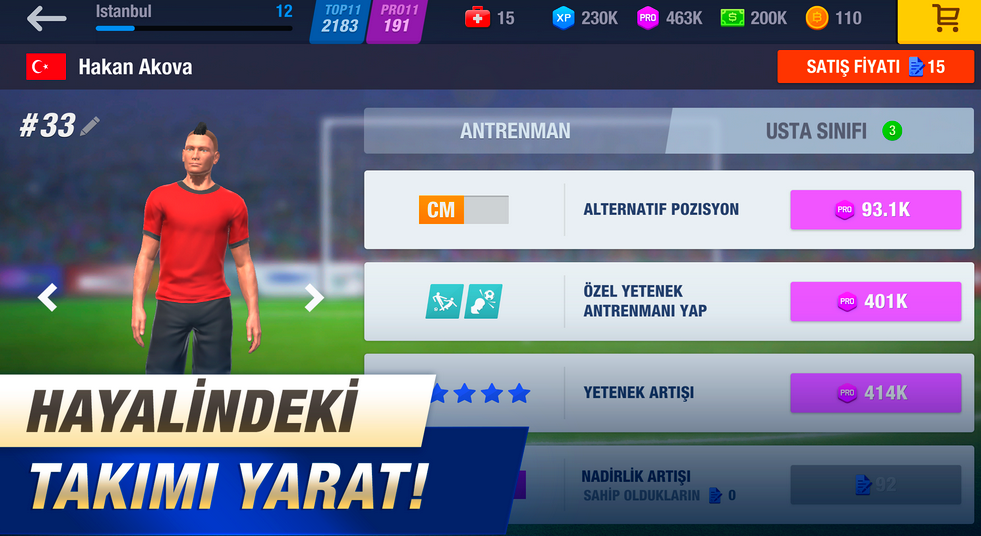Show the next player with right arrow
This screenshot has width=981, height=536.
point(314,297)
